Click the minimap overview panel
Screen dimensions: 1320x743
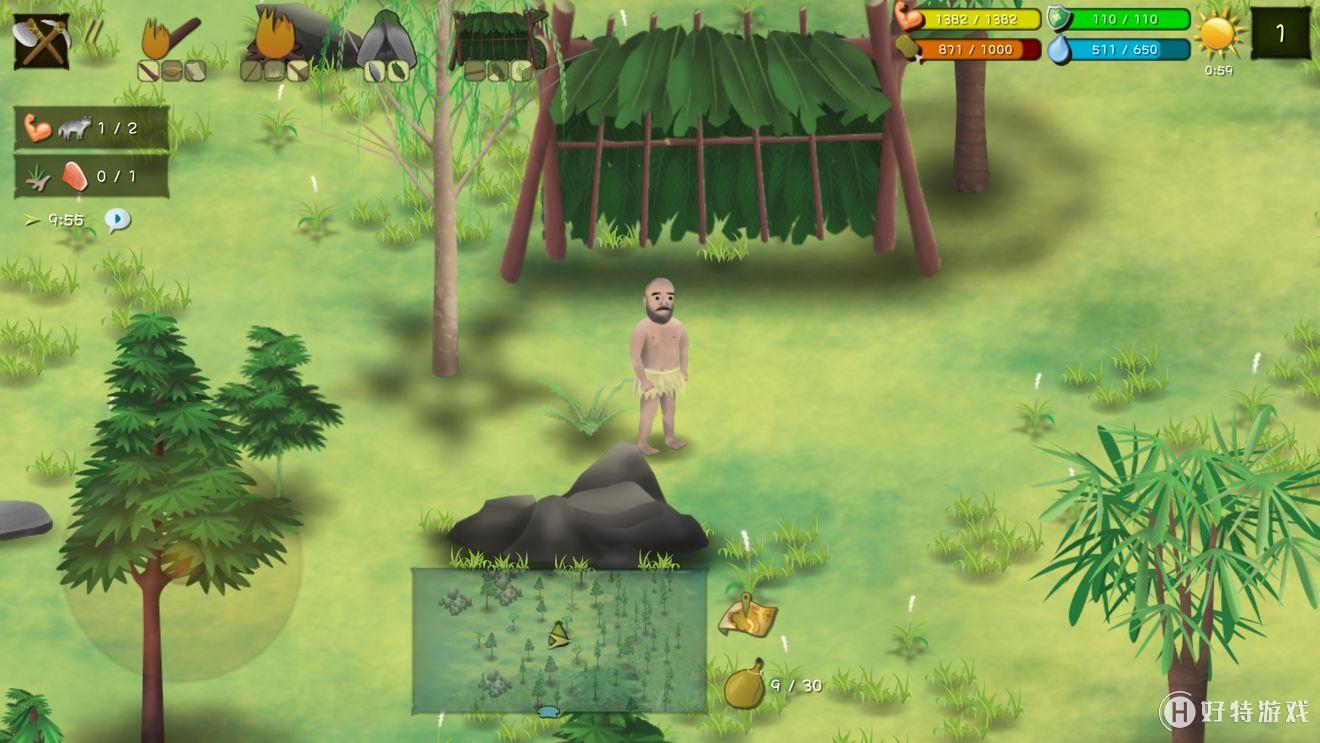tap(559, 640)
